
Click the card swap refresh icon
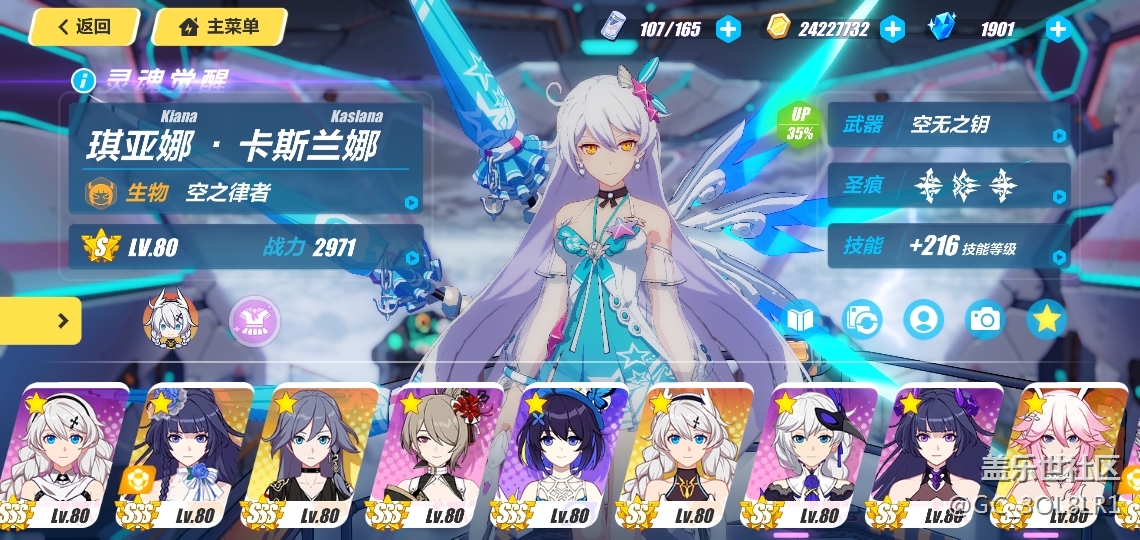tap(862, 320)
